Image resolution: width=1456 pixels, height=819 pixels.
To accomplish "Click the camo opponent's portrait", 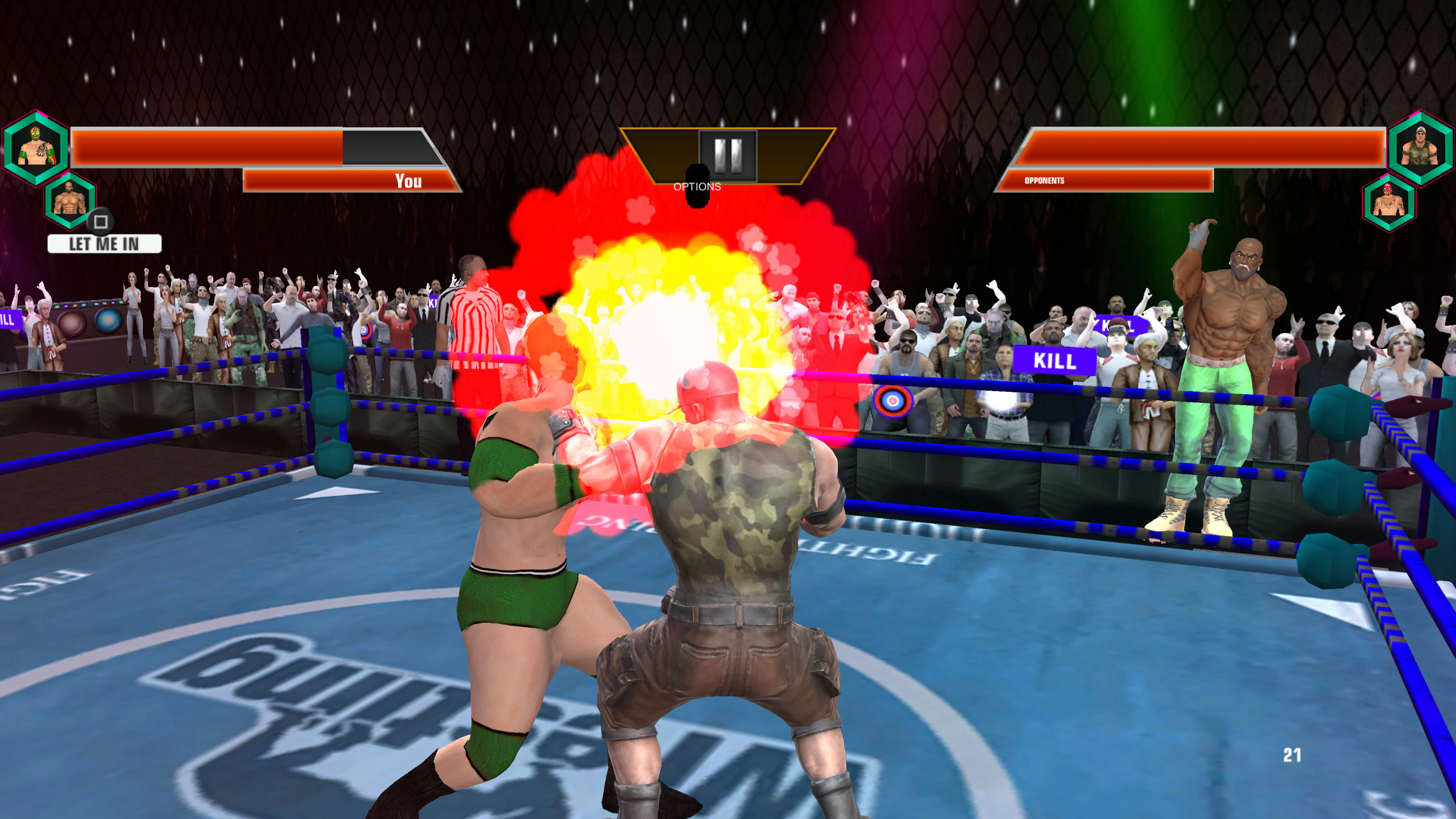I will [x=1420, y=148].
